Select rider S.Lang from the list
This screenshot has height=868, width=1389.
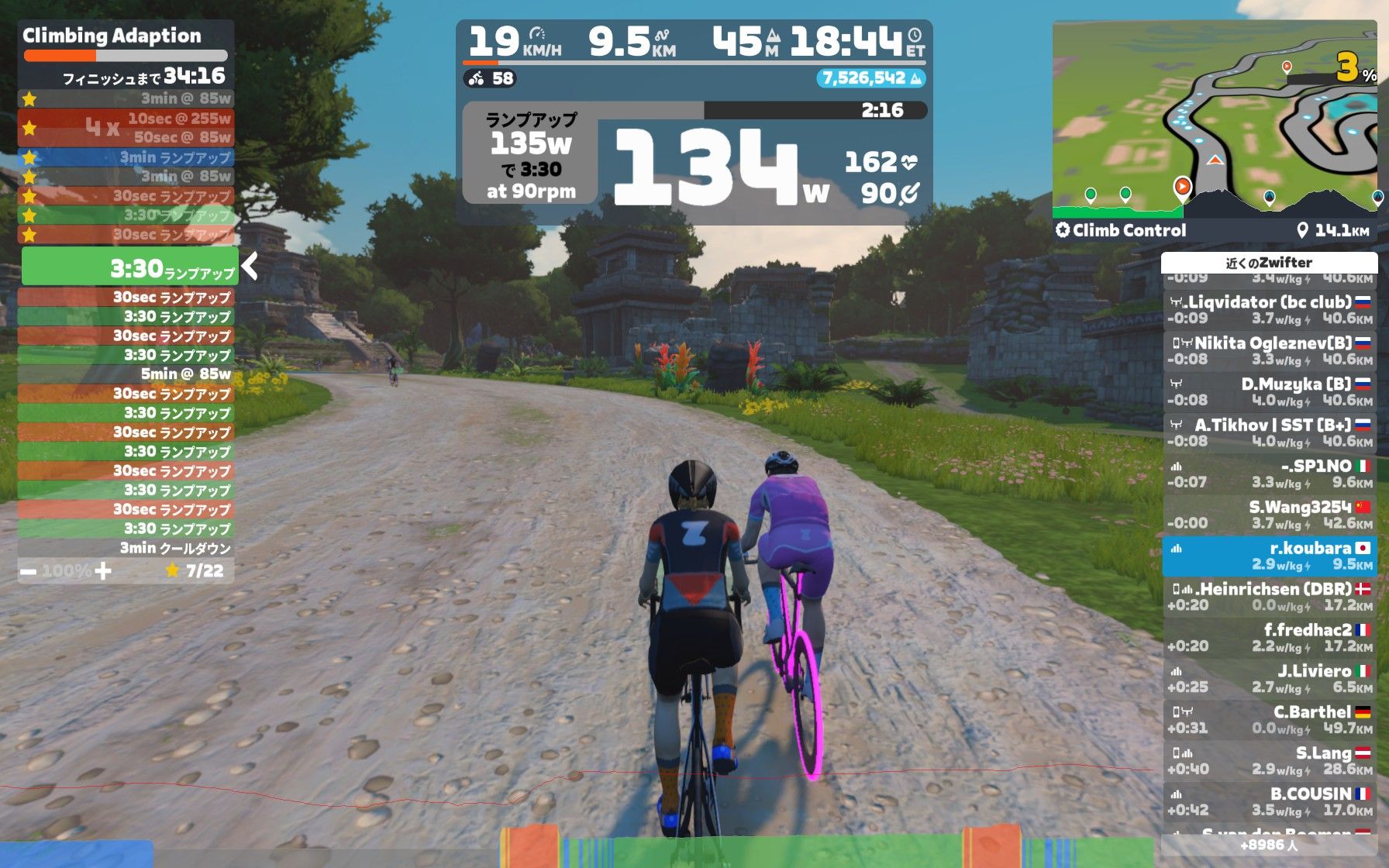[1269, 761]
